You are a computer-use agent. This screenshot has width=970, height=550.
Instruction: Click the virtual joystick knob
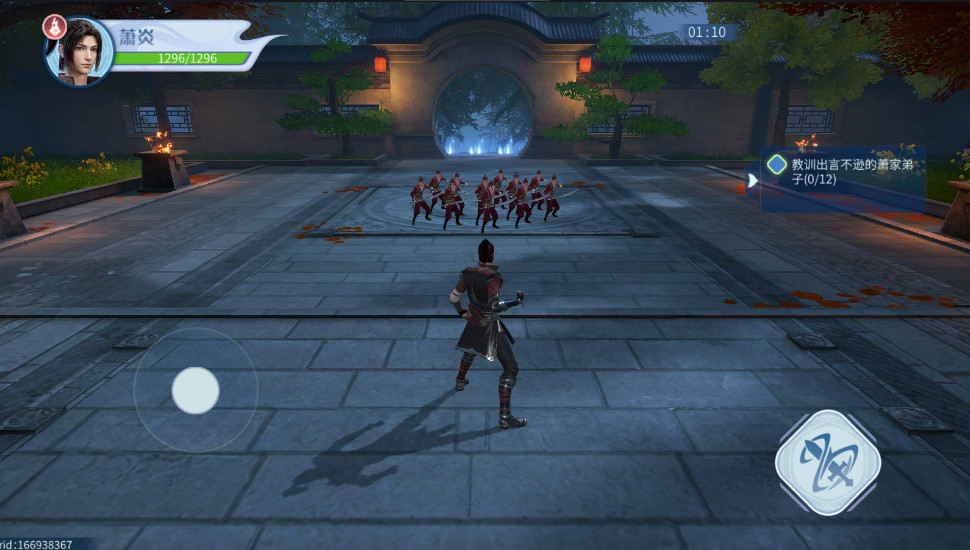tap(195, 390)
